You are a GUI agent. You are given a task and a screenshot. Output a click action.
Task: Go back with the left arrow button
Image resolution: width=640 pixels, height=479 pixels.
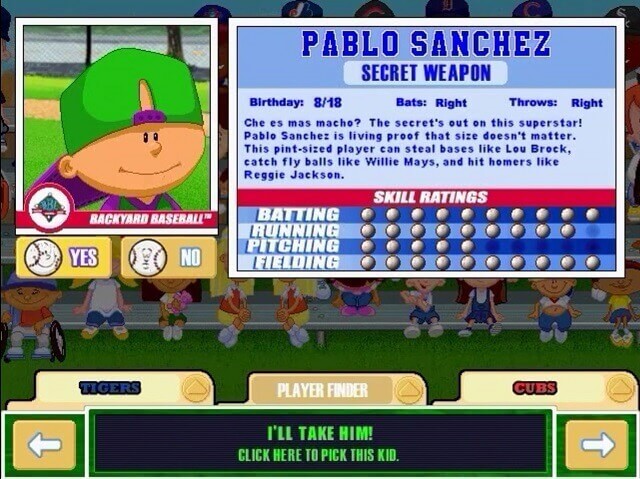click(x=44, y=444)
